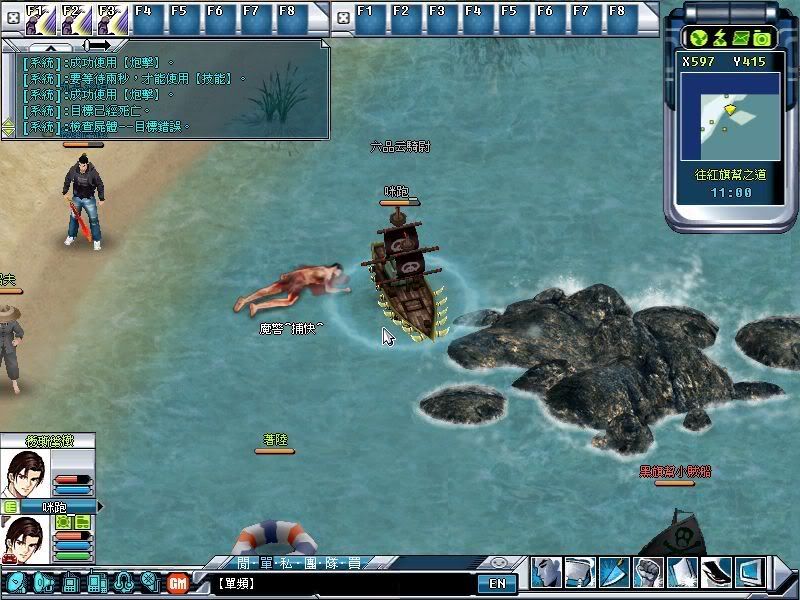Open the fist combat skills icon
Viewport: 800px width, 600px height.
649,572
